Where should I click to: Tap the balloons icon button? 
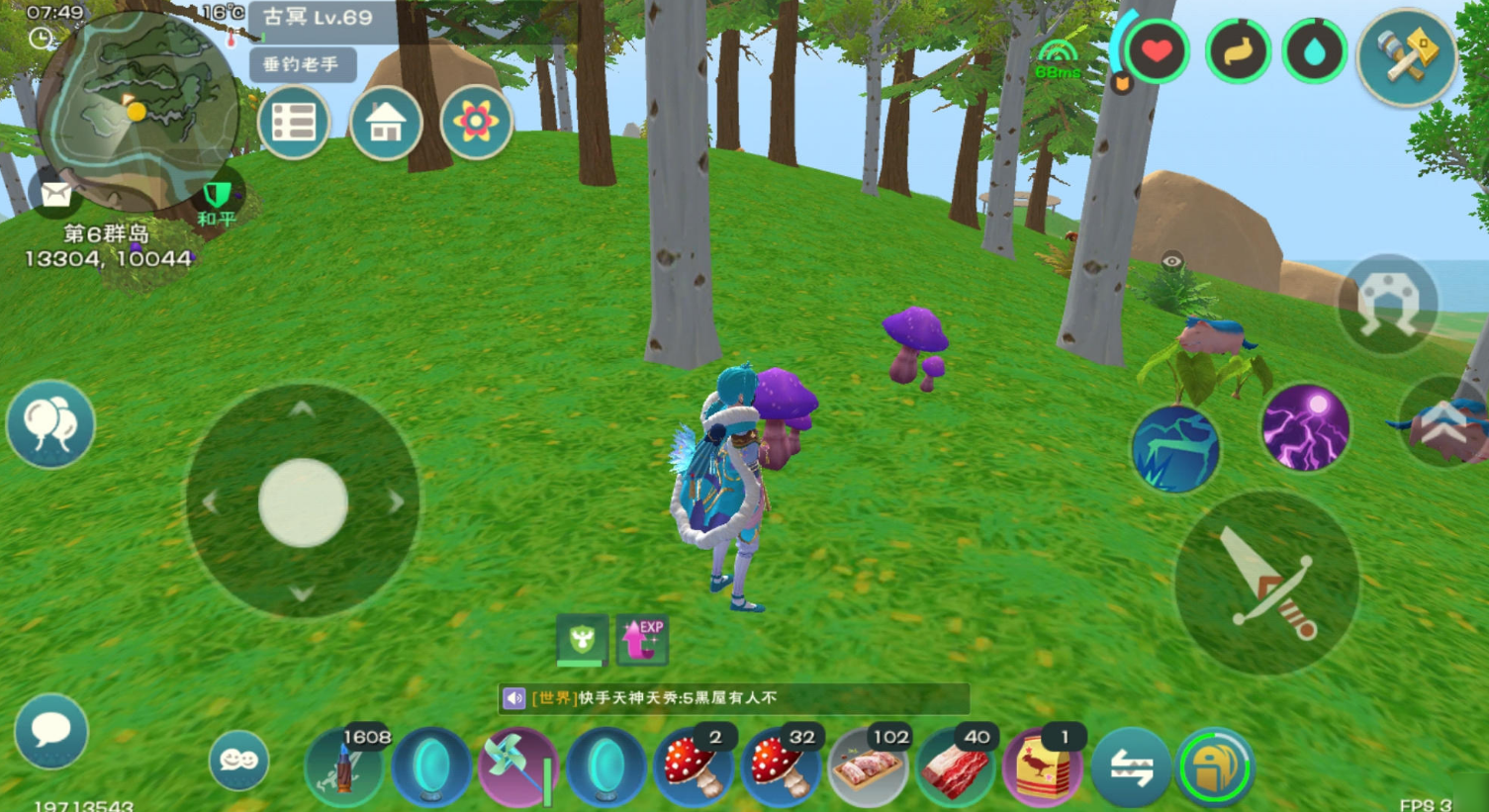tap(50, 424)
